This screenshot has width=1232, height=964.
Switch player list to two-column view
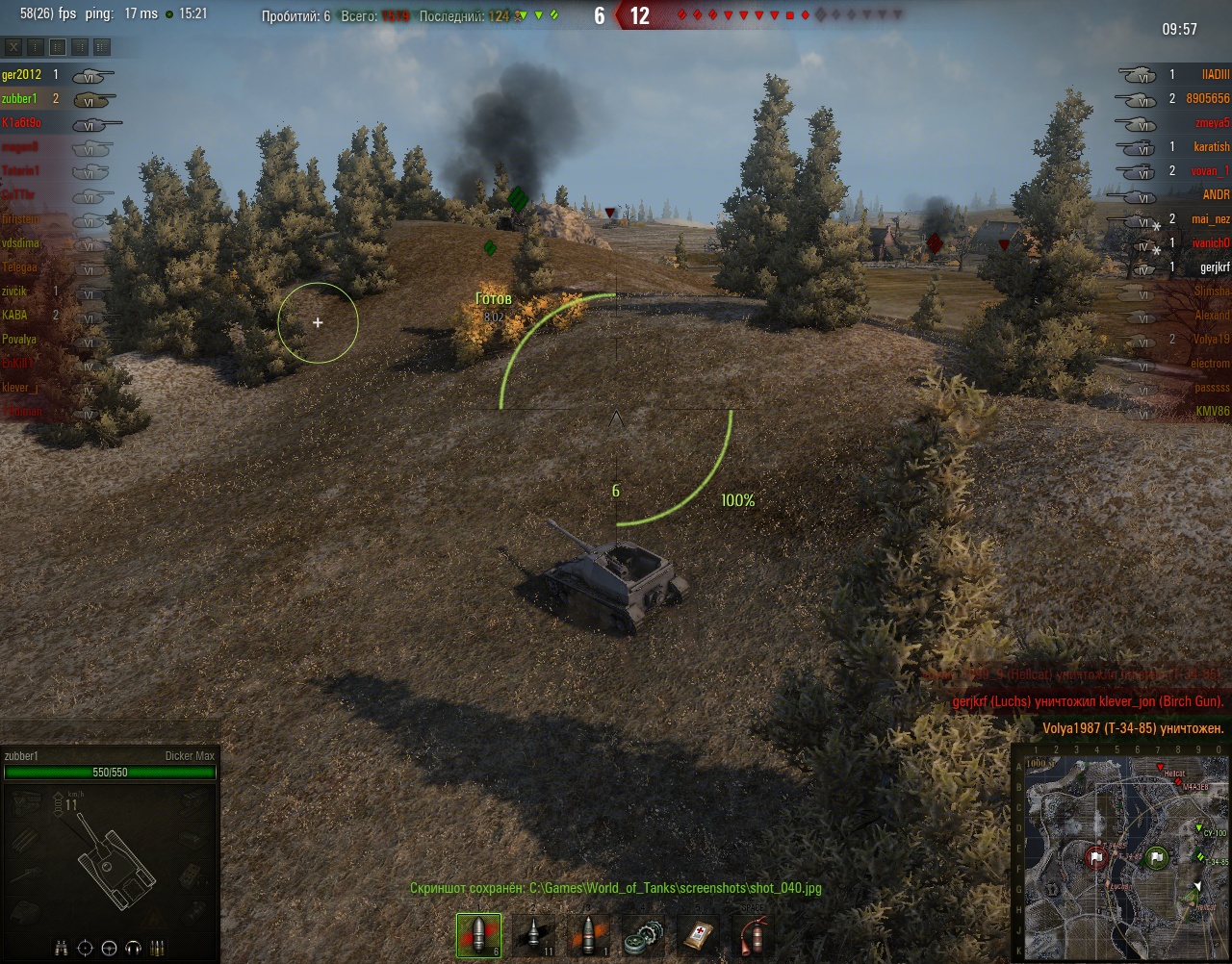pyautogui.click(x=80, y=47)
